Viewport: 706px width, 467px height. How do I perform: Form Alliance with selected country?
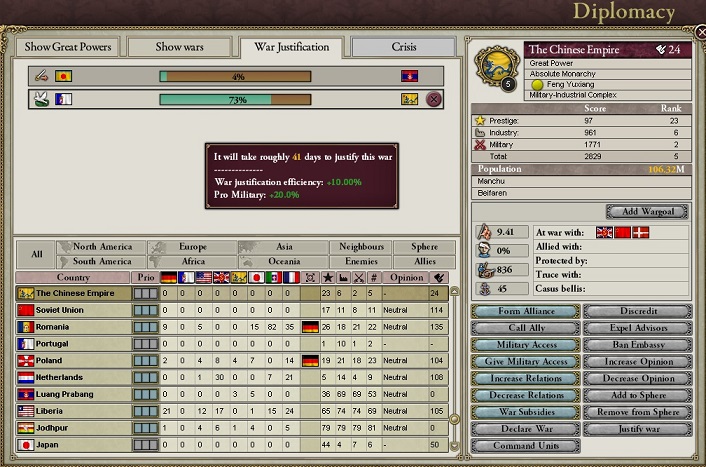click(525, 311)
